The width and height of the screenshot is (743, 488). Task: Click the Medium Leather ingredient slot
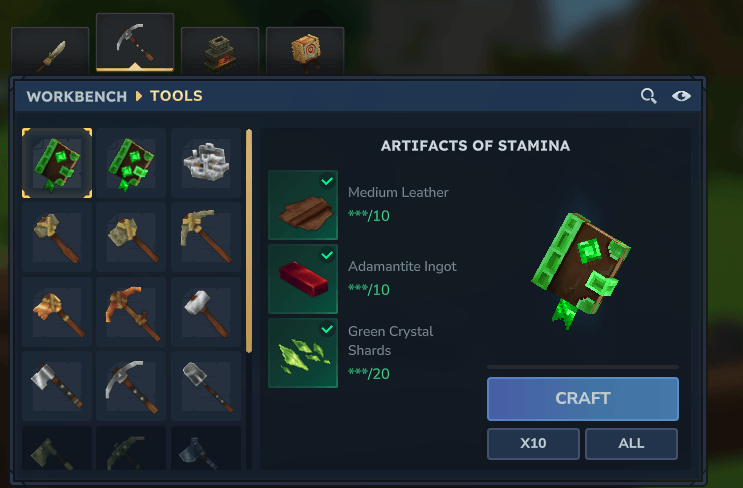click(x=302, y=205)
